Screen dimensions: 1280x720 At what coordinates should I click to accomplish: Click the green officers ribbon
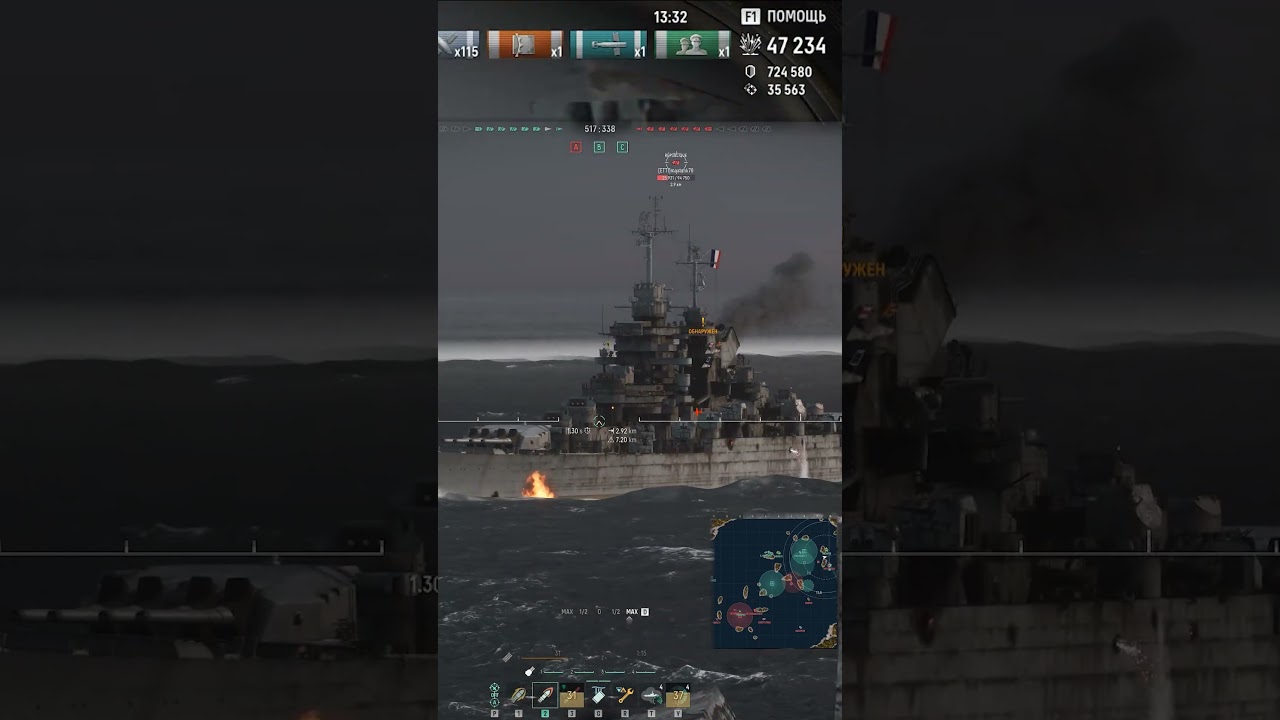[x=692, y=45]
